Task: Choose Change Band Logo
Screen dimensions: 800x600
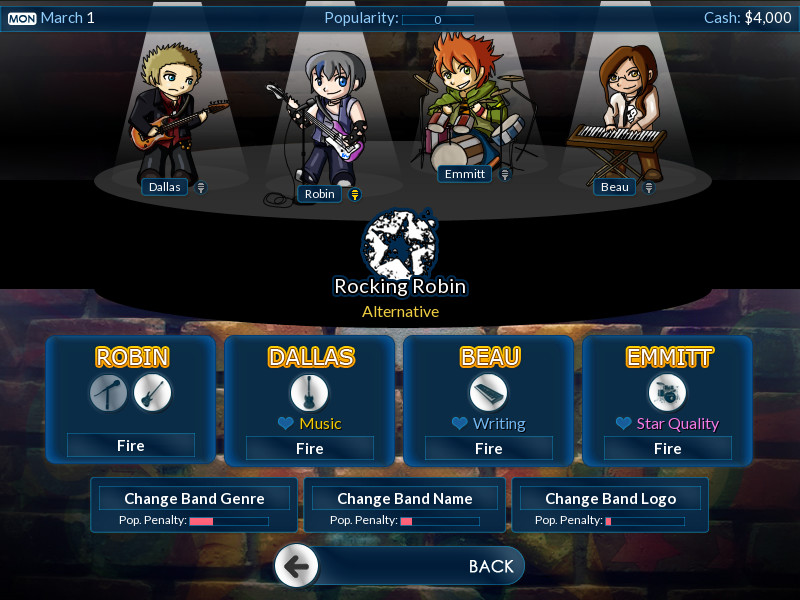Action: coord(611,498)
